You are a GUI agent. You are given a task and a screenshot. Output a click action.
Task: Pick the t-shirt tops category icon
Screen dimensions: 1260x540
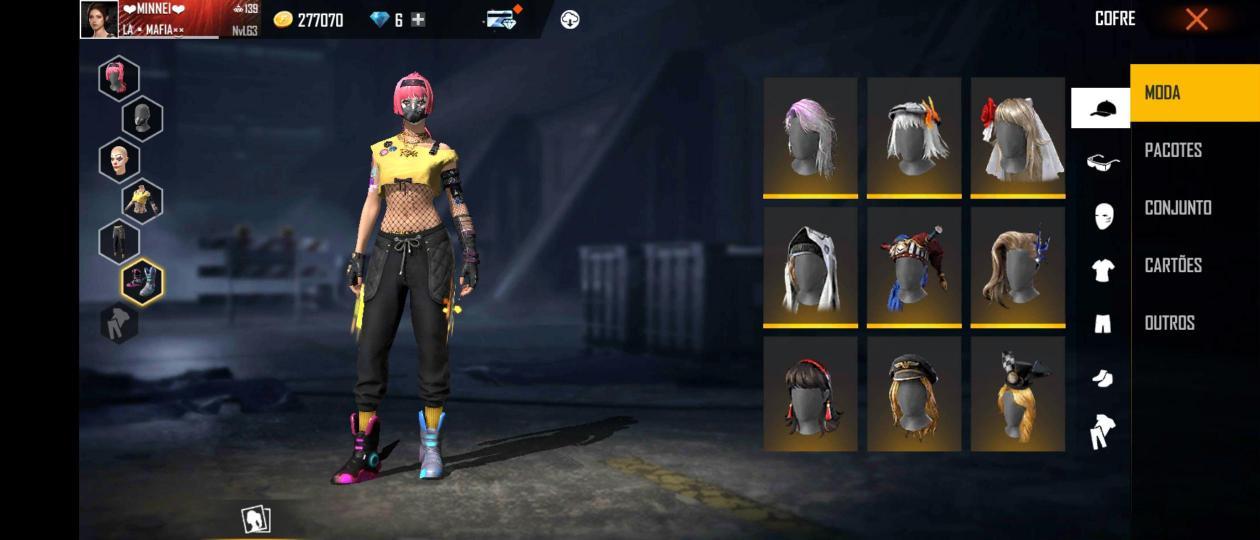1102,270
